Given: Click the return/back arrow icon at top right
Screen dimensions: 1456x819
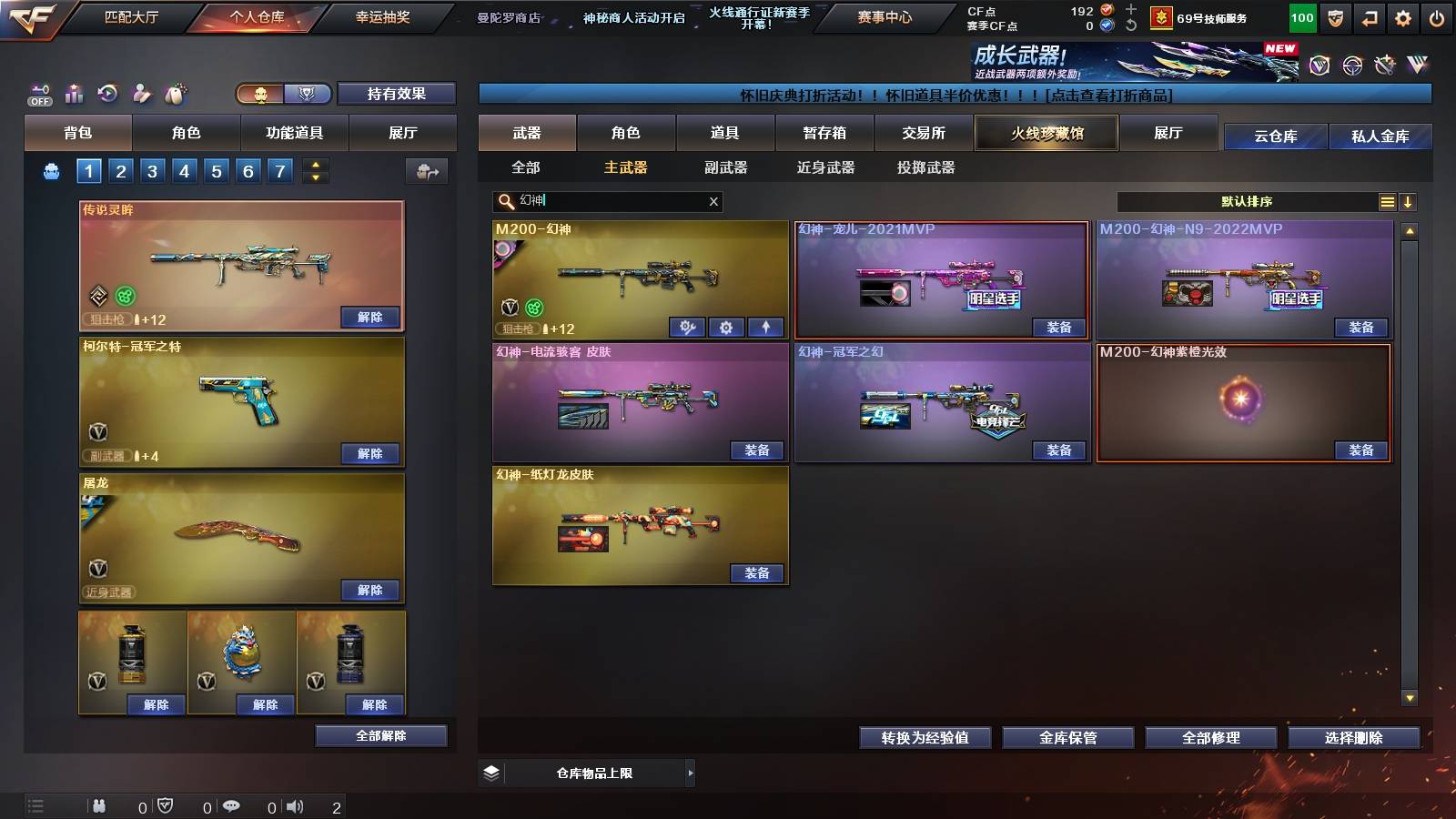Looking at the screenshot, I should [x=1368, y=17].
